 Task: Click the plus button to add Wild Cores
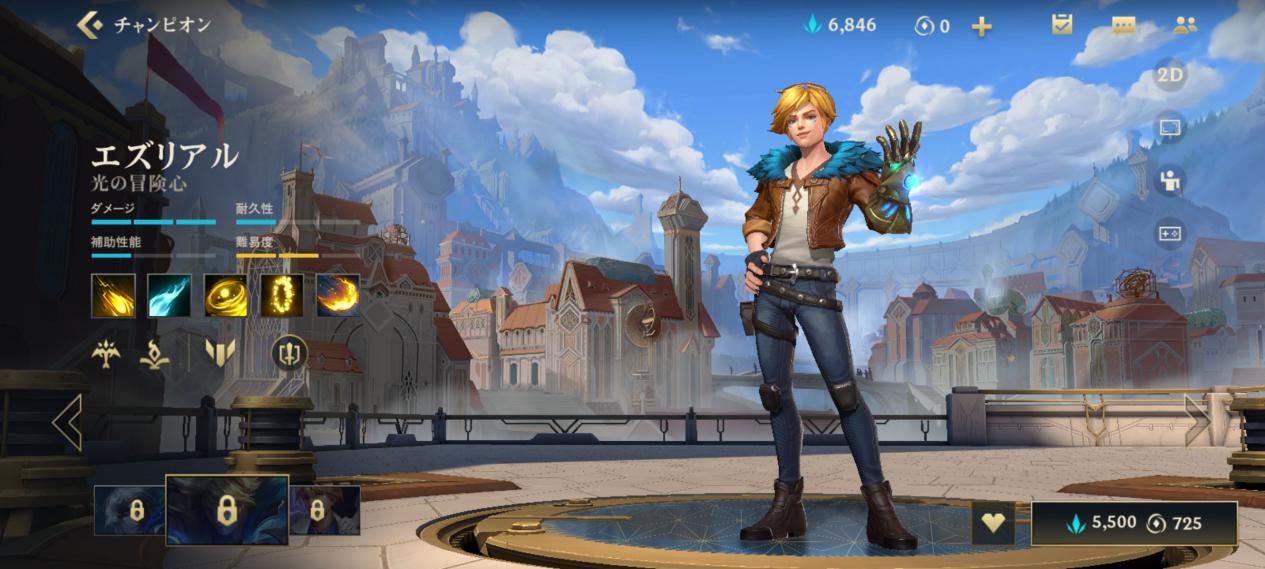pyautogui.click(x=982, y=26)
